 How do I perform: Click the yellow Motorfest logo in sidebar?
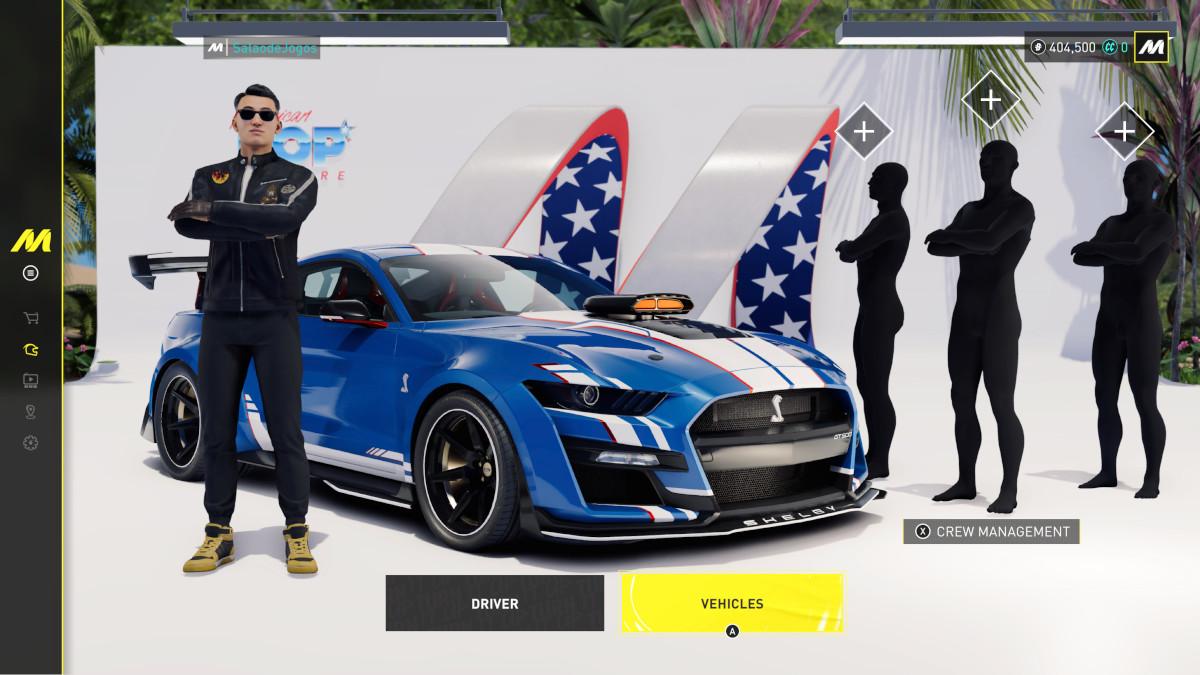pyautogui.click(x=31, y=241)
